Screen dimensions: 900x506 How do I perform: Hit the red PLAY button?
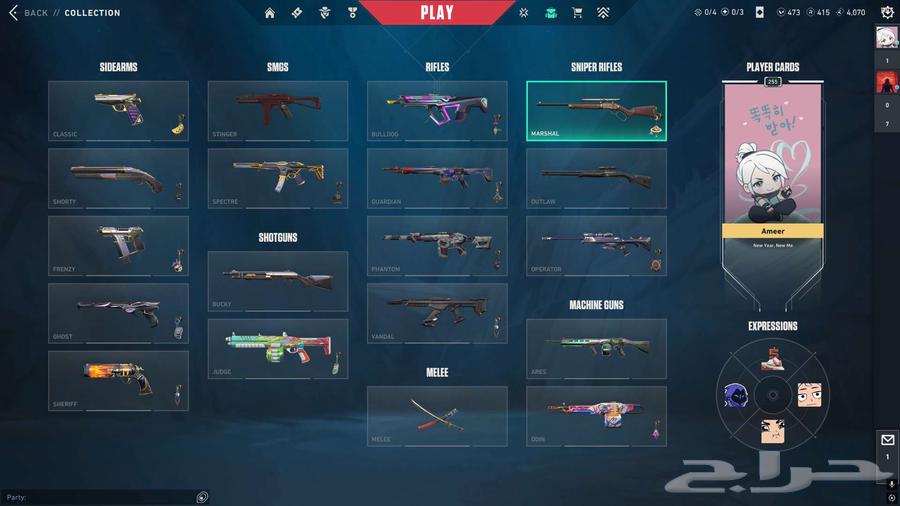tap(437, 13)
